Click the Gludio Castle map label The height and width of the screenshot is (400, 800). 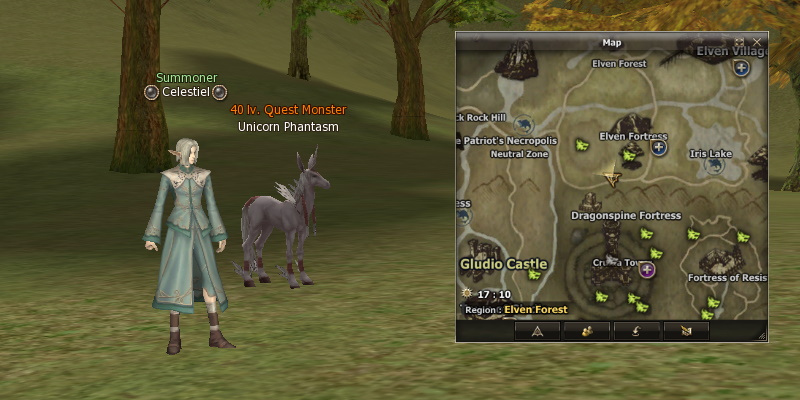point(504,264)
